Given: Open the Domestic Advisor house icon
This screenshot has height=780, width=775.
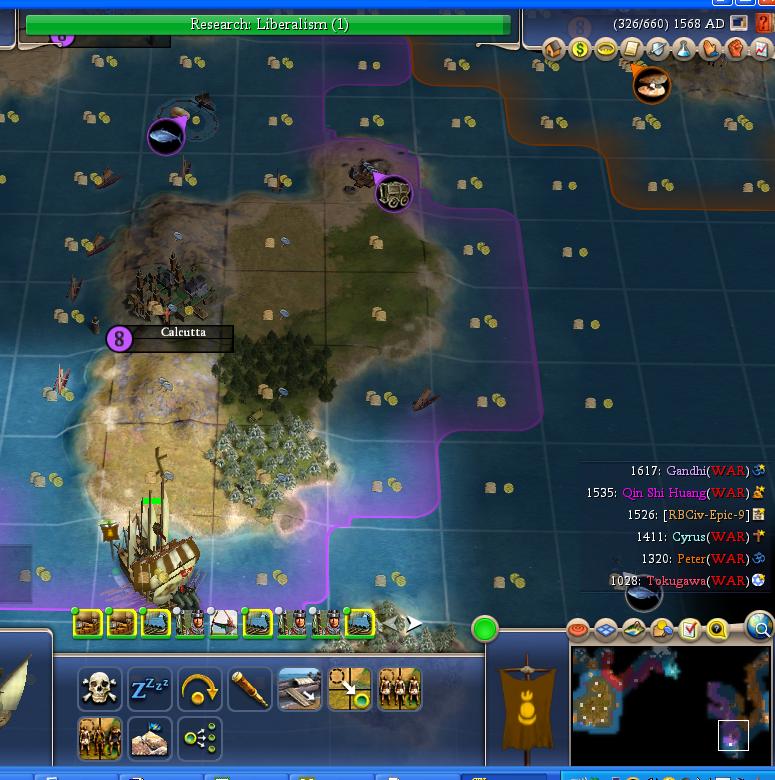Looking at the screenshot, I should (555, 49).
